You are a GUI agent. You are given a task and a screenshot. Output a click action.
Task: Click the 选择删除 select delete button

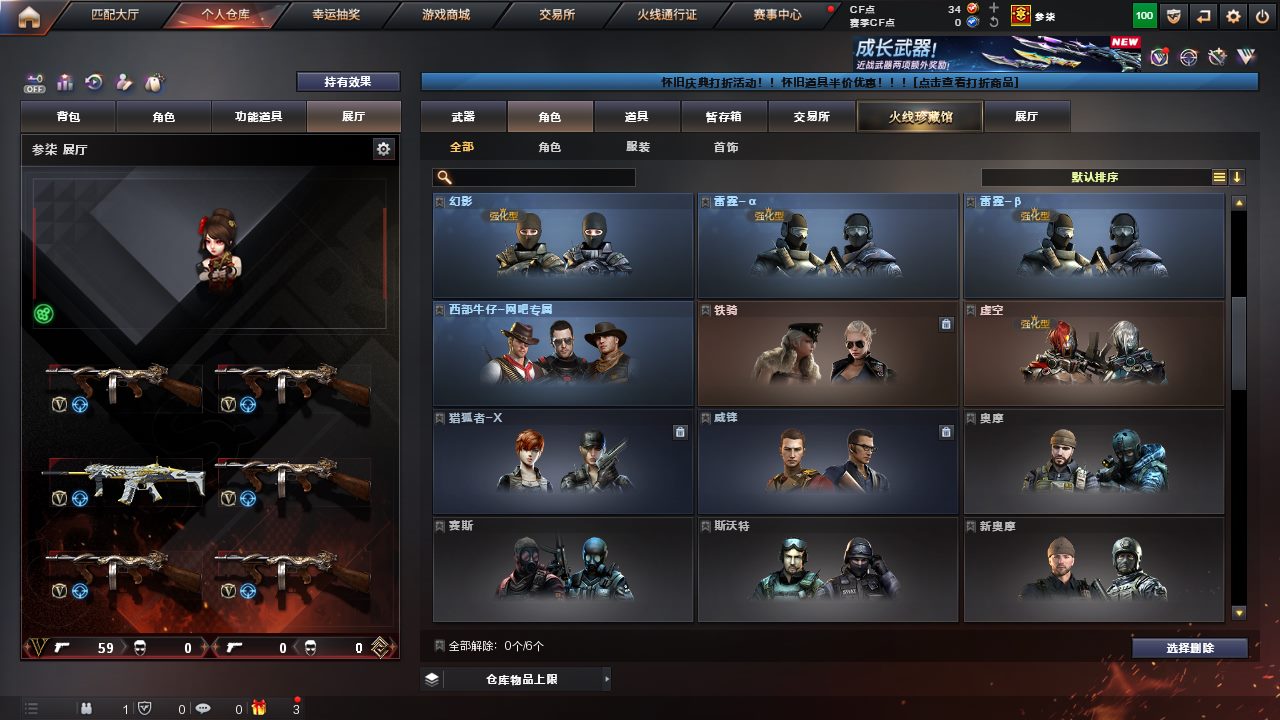pyautogui.click(x=1189, y=648)
